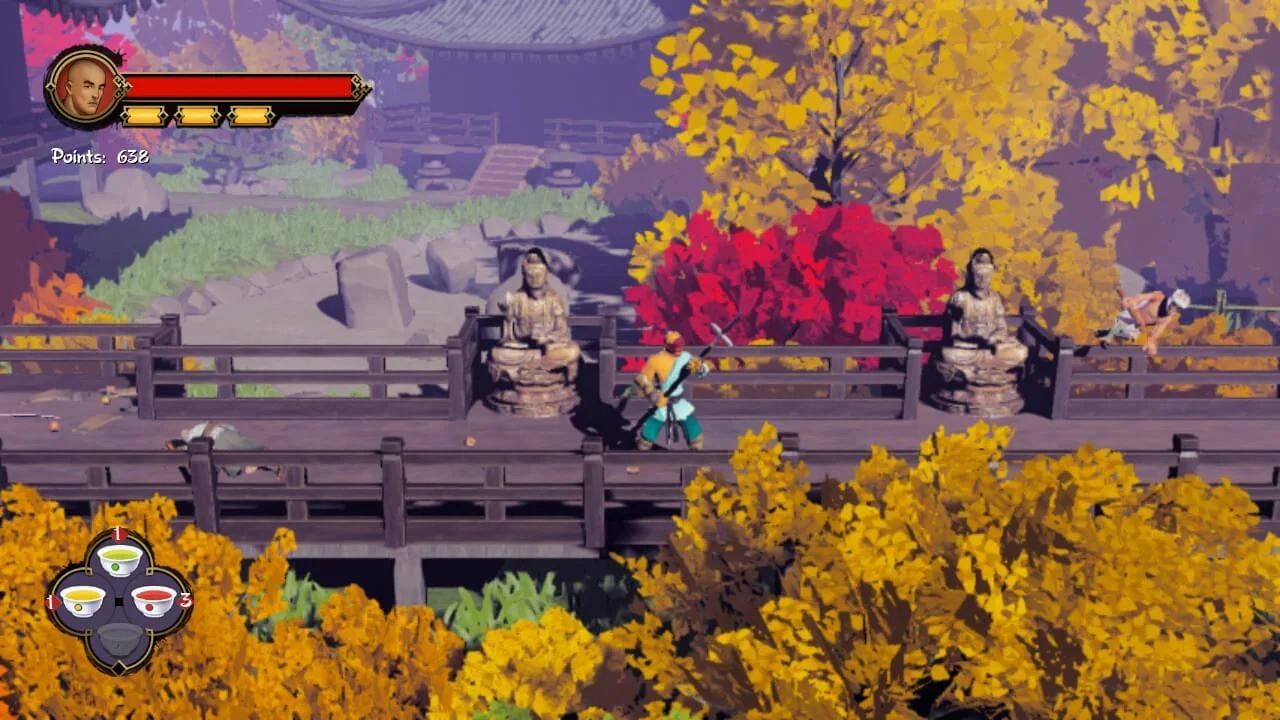The width and height of the screenshot is (1280, 720).
Task: Use the red tea bowl
Action: click(154, 600)
